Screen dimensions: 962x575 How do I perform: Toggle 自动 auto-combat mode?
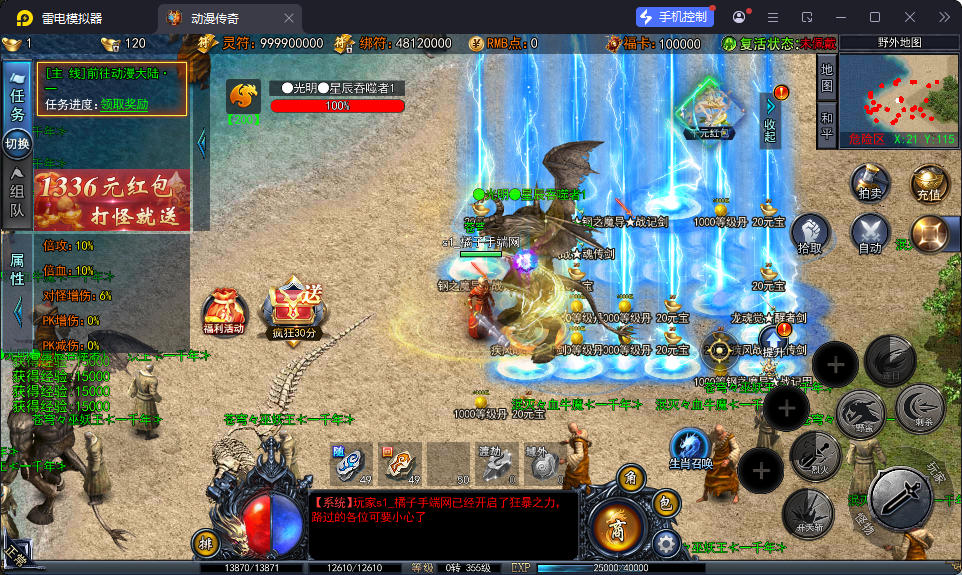[869, 234]
